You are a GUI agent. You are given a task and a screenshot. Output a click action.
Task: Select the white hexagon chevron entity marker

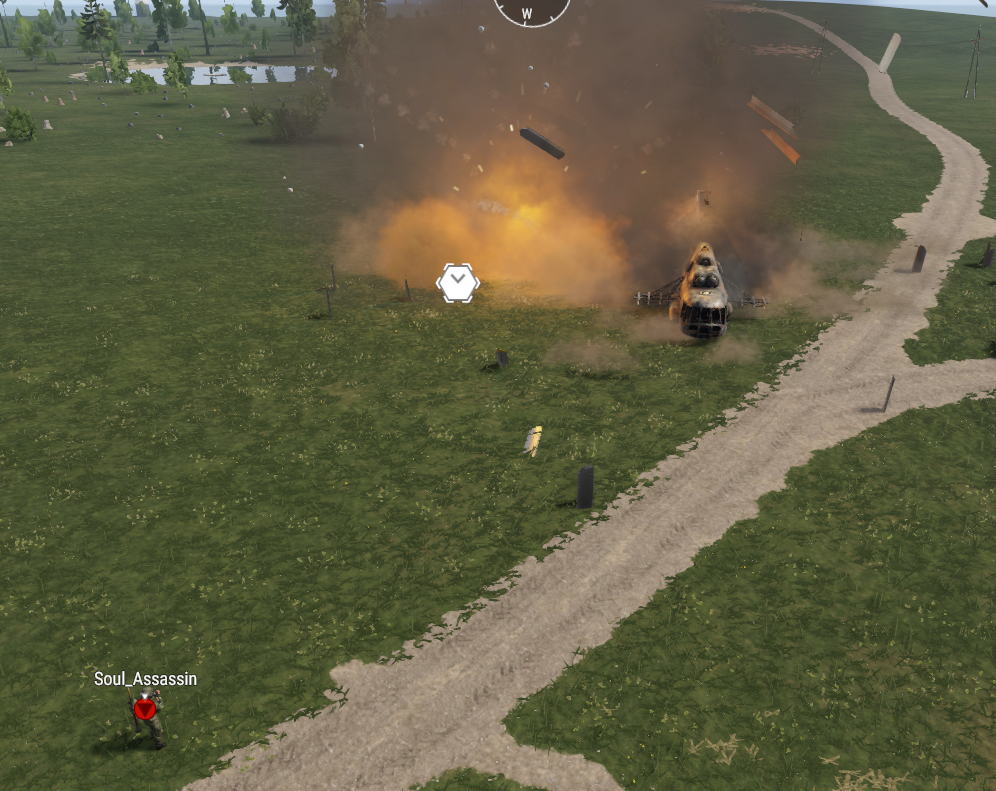(458, 283)
